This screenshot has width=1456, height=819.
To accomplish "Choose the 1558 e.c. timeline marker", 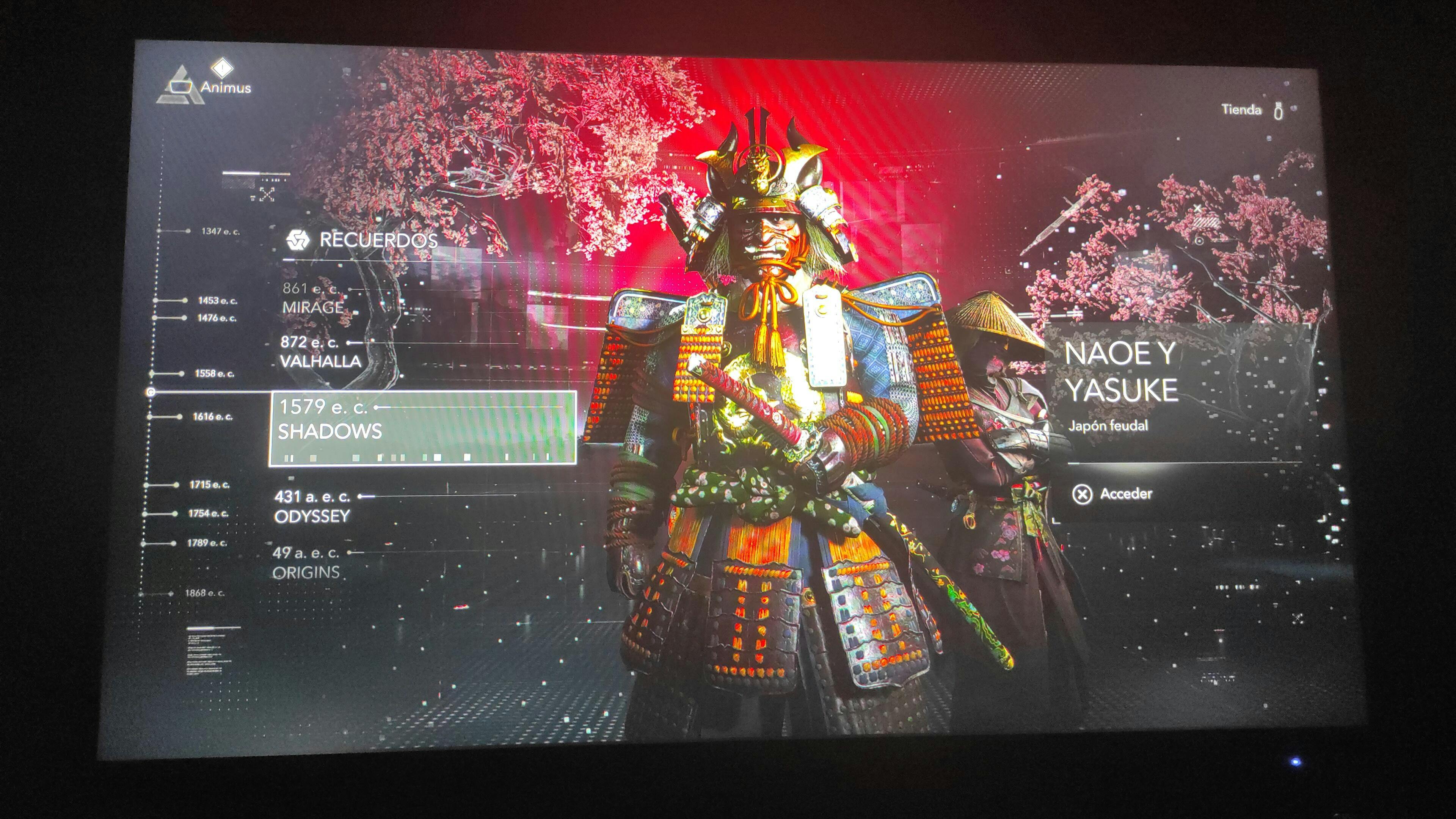I will [213, 373].
